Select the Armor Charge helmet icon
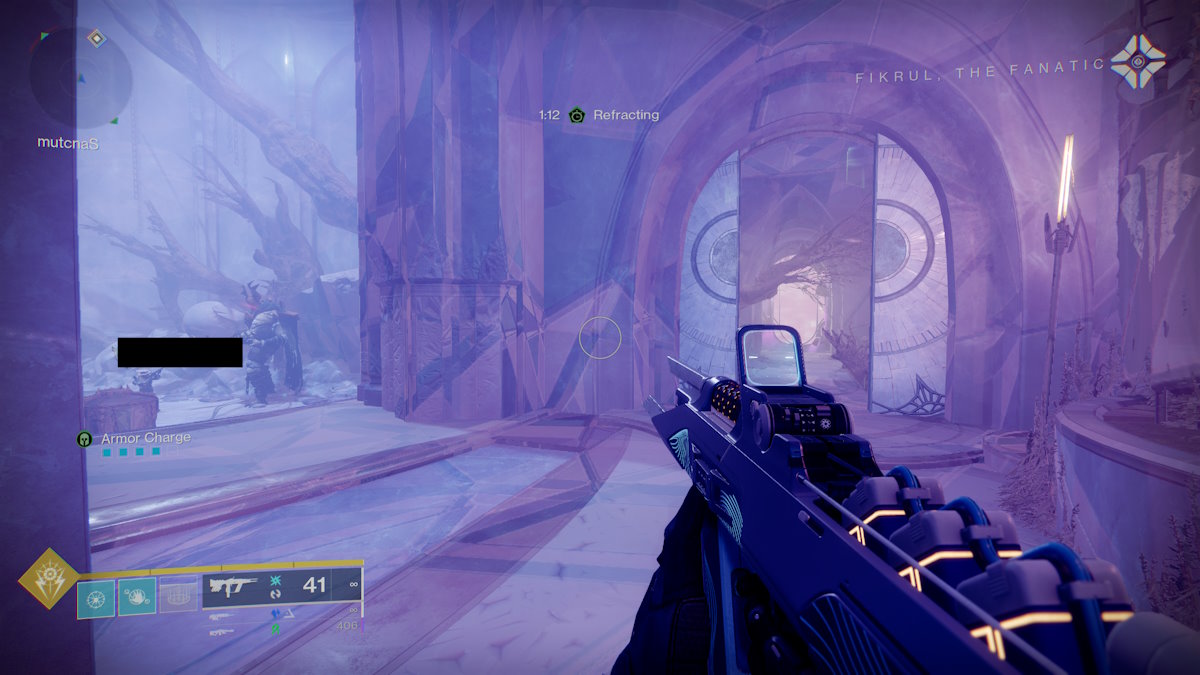Image resolution: width=1200 pixels, height=675 pixels. [85, 439]
